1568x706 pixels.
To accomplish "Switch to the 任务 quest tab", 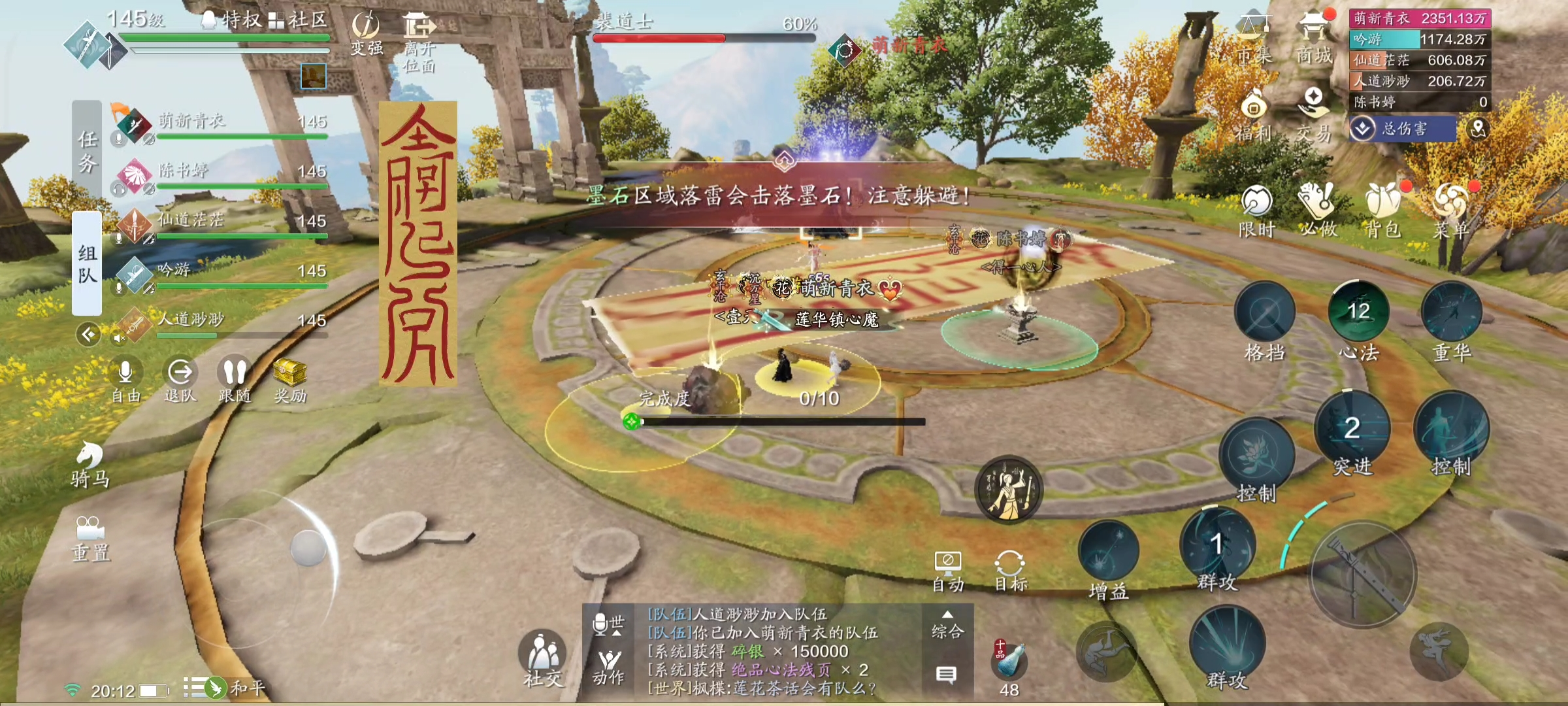I will click(x=87, y=152).
